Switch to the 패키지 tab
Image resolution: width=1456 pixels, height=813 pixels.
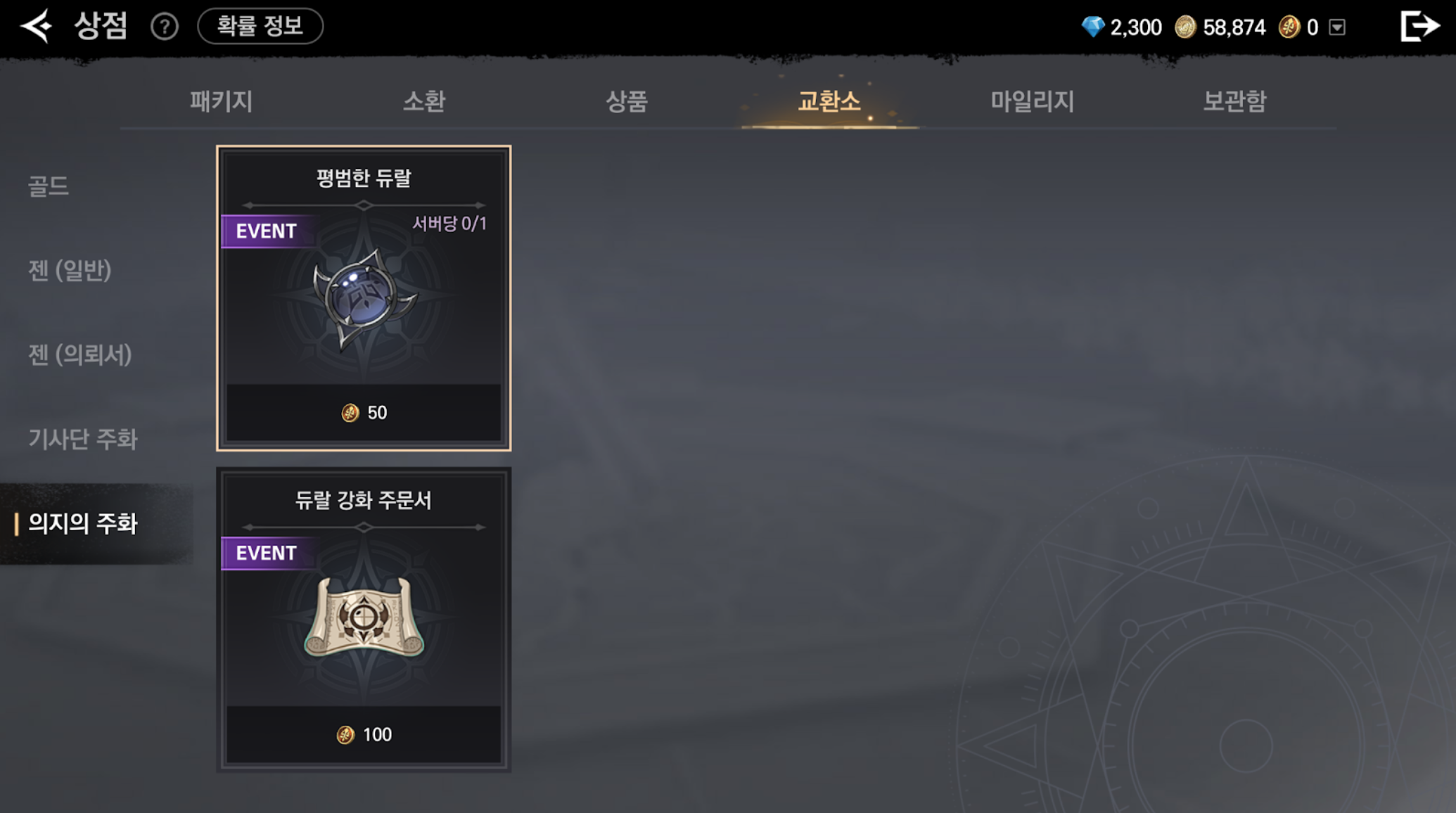point(221,101)
